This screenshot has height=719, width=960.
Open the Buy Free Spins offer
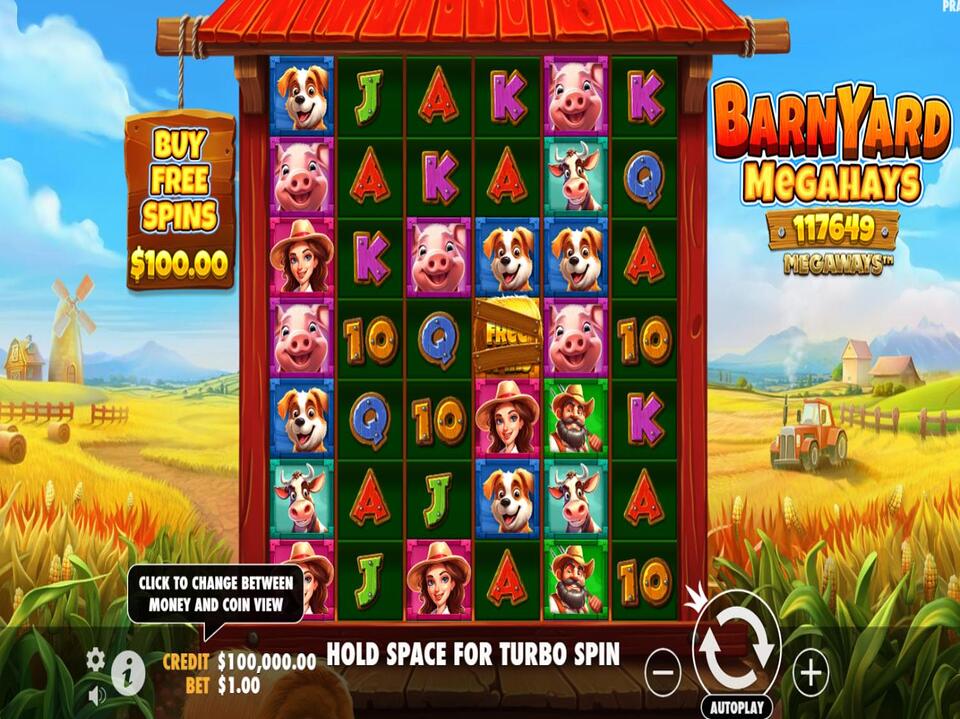coord(180,200)
